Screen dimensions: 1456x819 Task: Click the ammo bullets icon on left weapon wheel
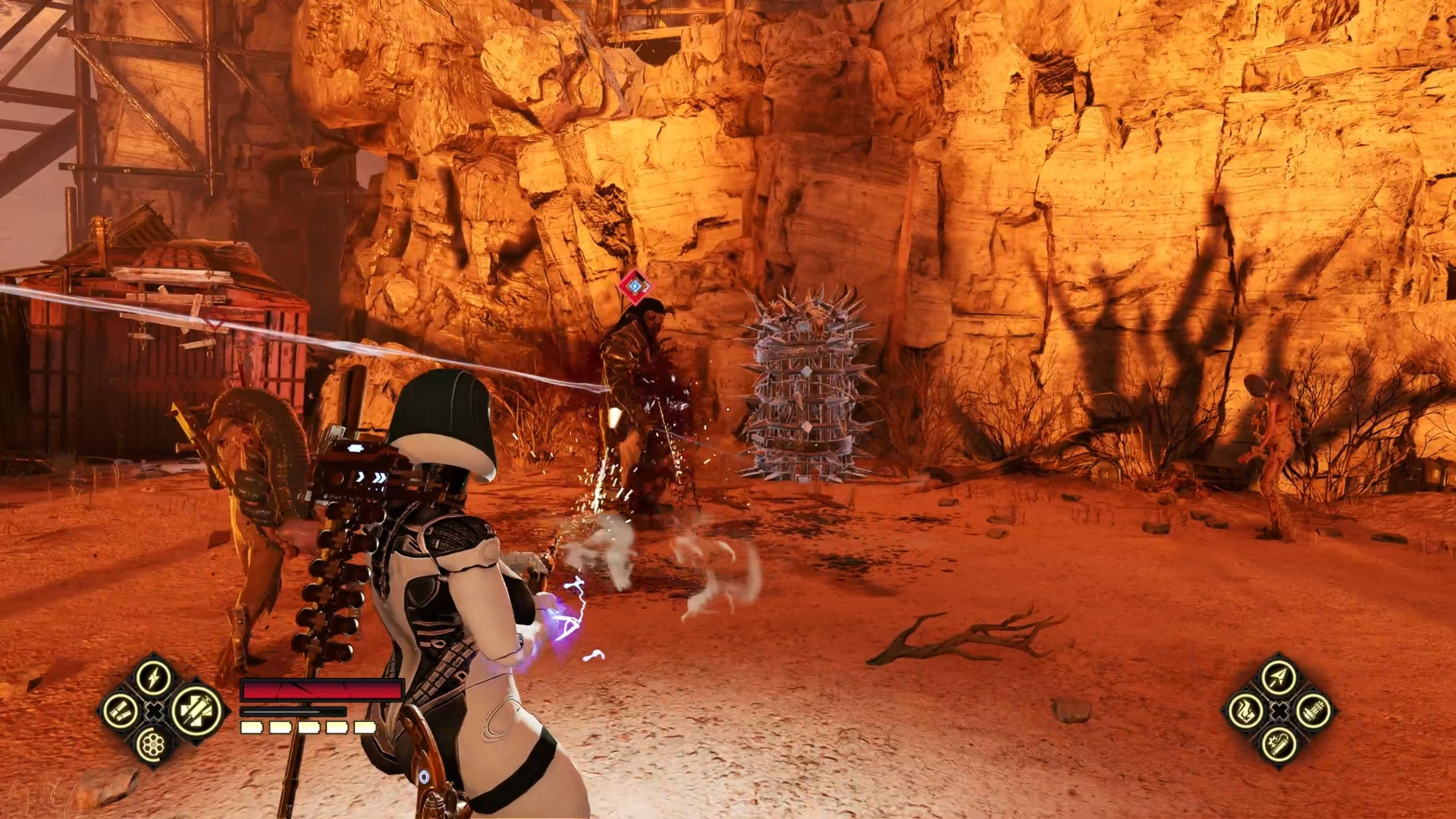(x=121, y=711)
